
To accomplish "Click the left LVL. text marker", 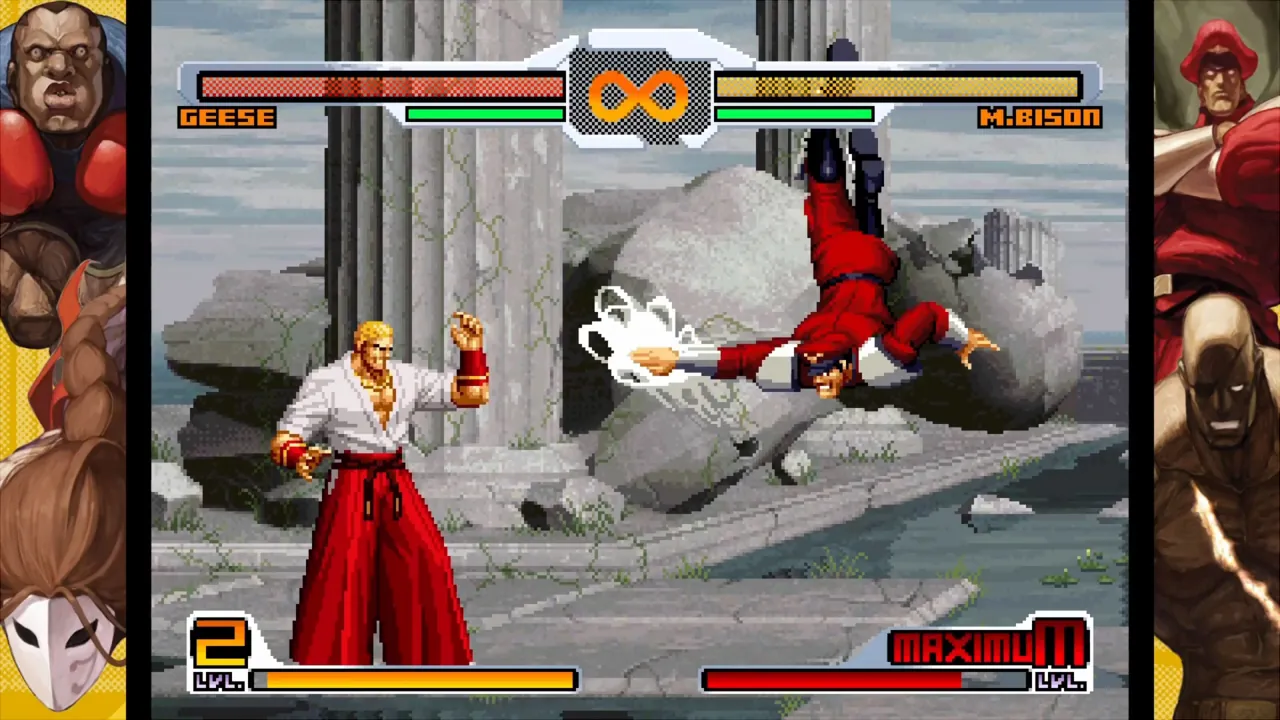I will (216, 682).
